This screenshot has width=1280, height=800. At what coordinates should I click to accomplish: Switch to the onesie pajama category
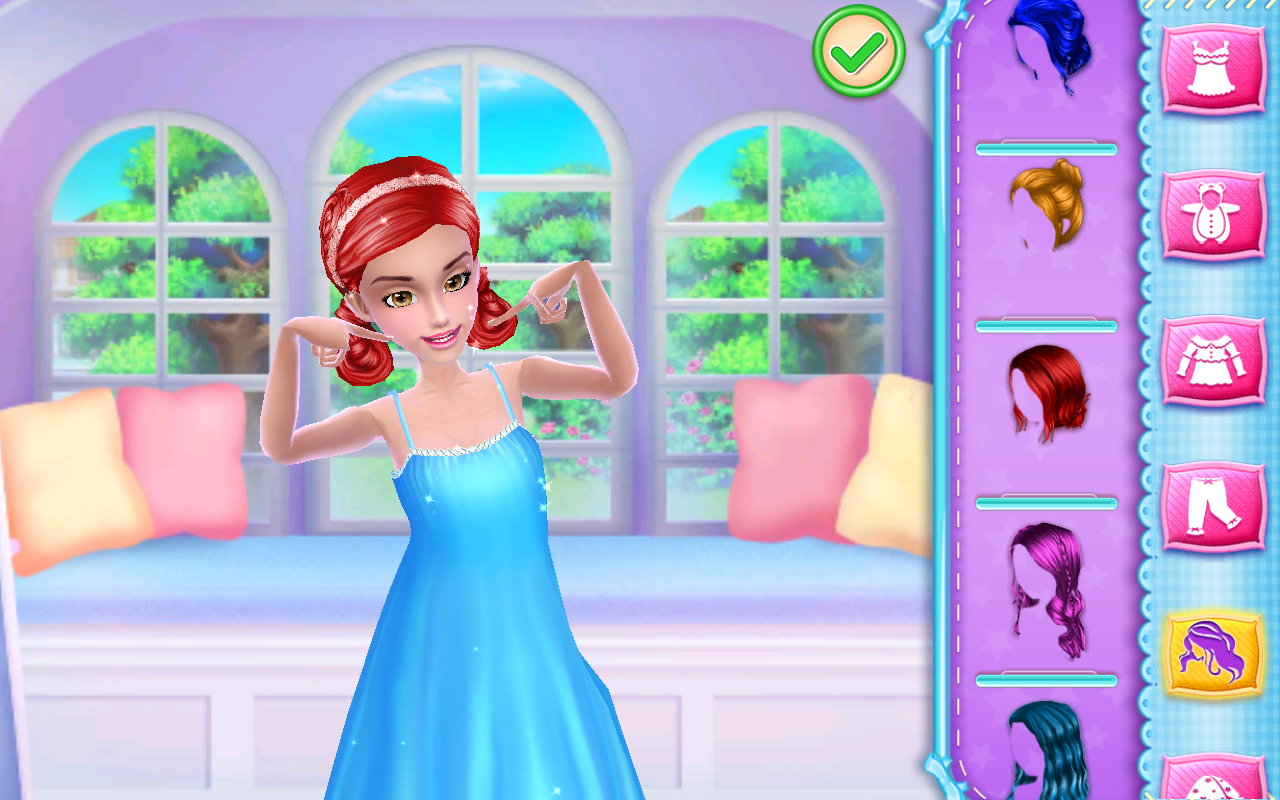pos(1214,215)
